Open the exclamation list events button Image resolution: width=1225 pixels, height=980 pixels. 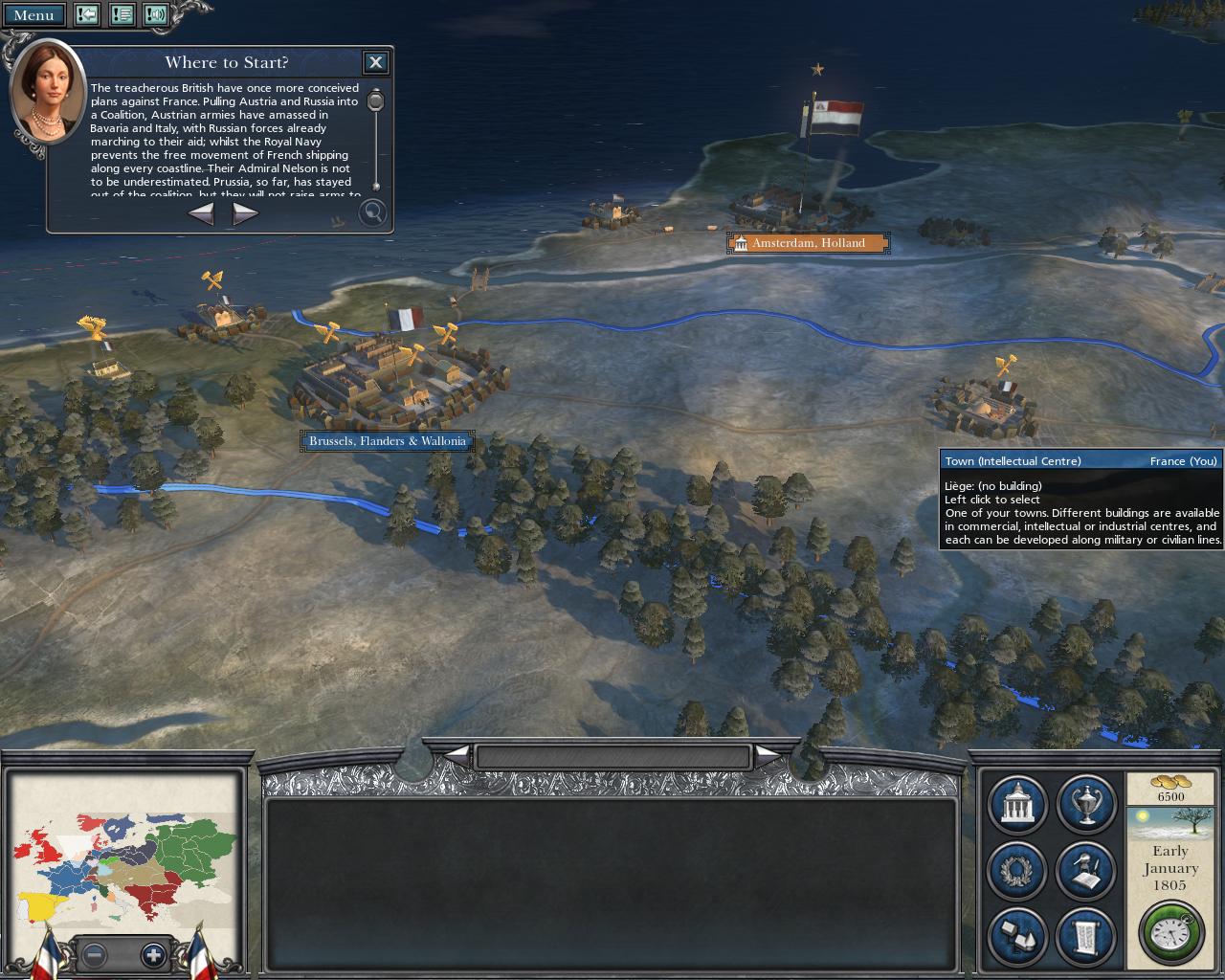point(122,14)
